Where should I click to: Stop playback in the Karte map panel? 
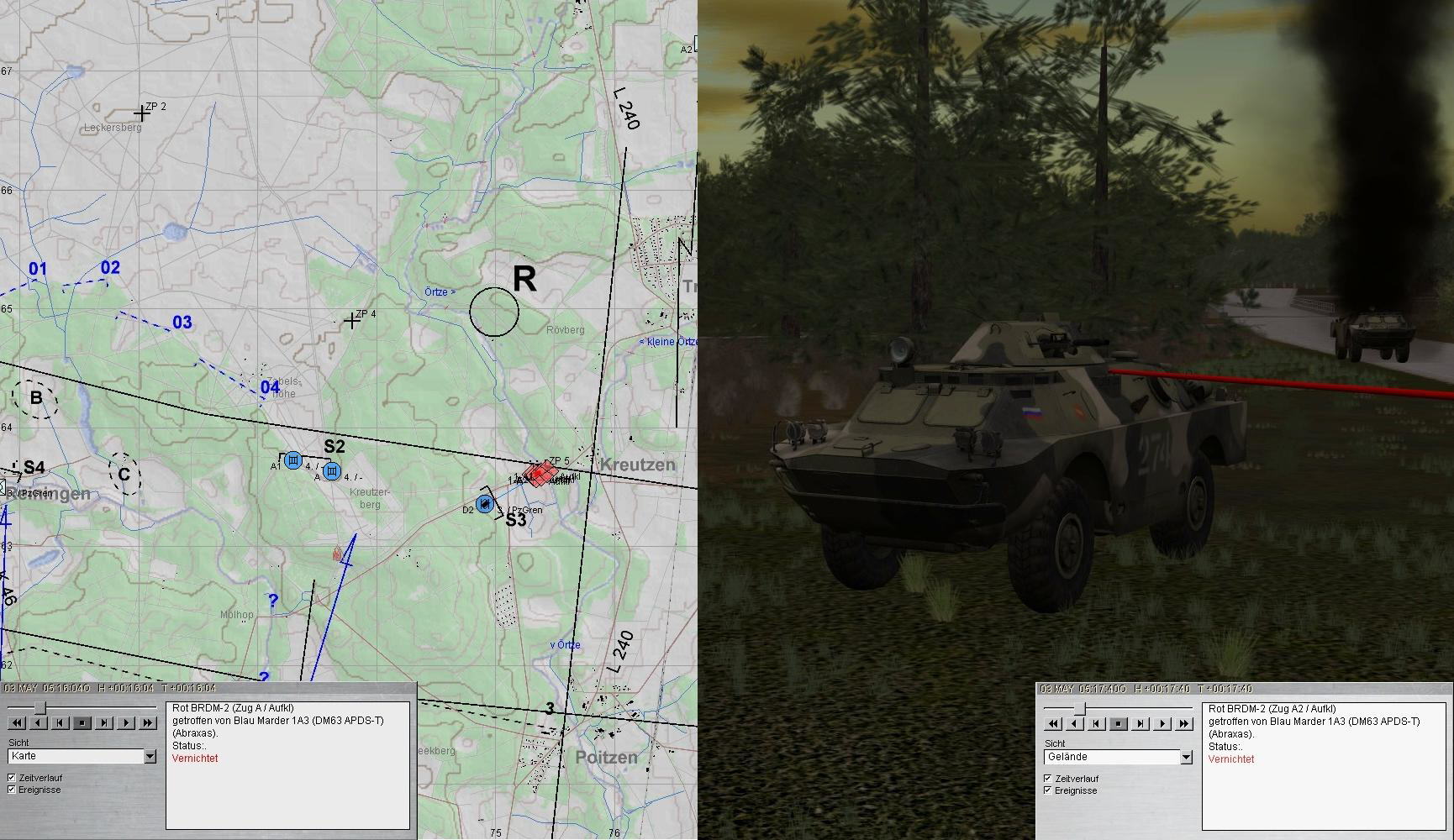(82, 722)
